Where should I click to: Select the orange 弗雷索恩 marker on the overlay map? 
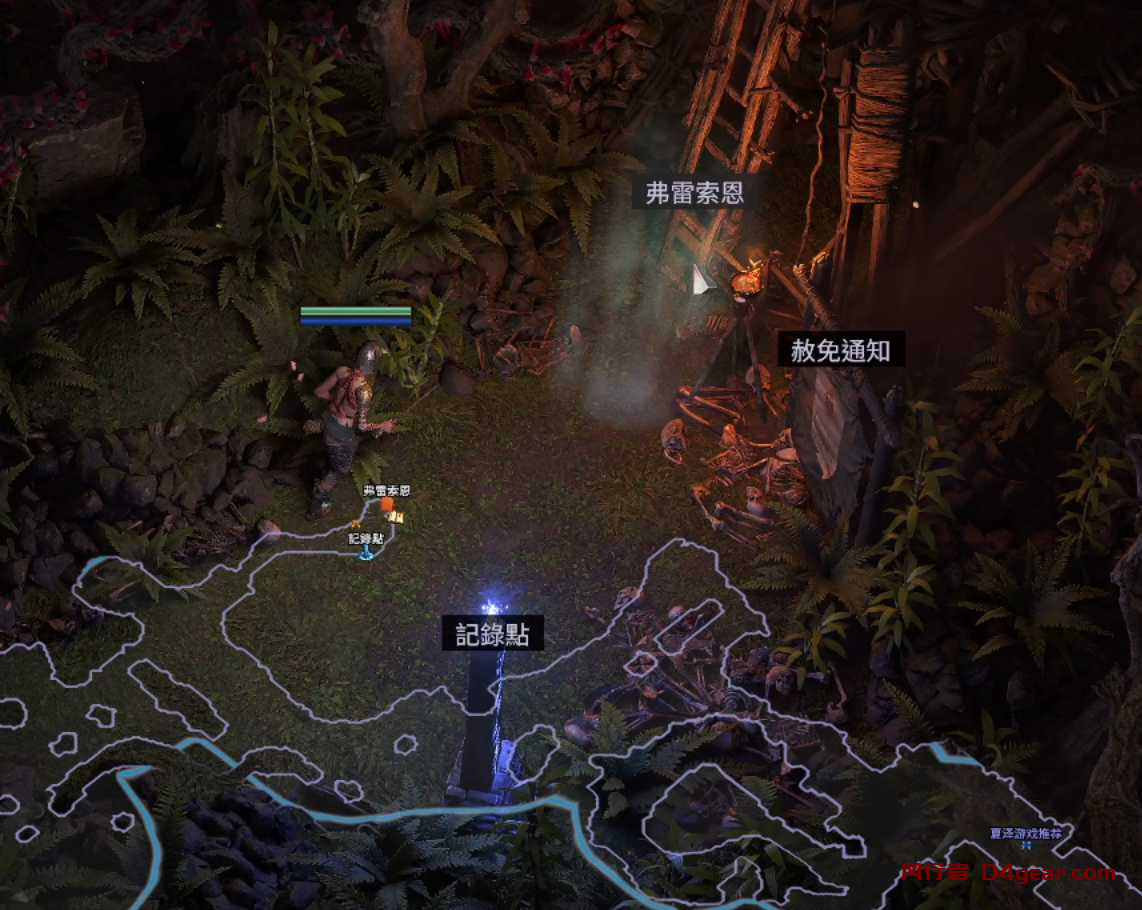click(x=386, y=505)
